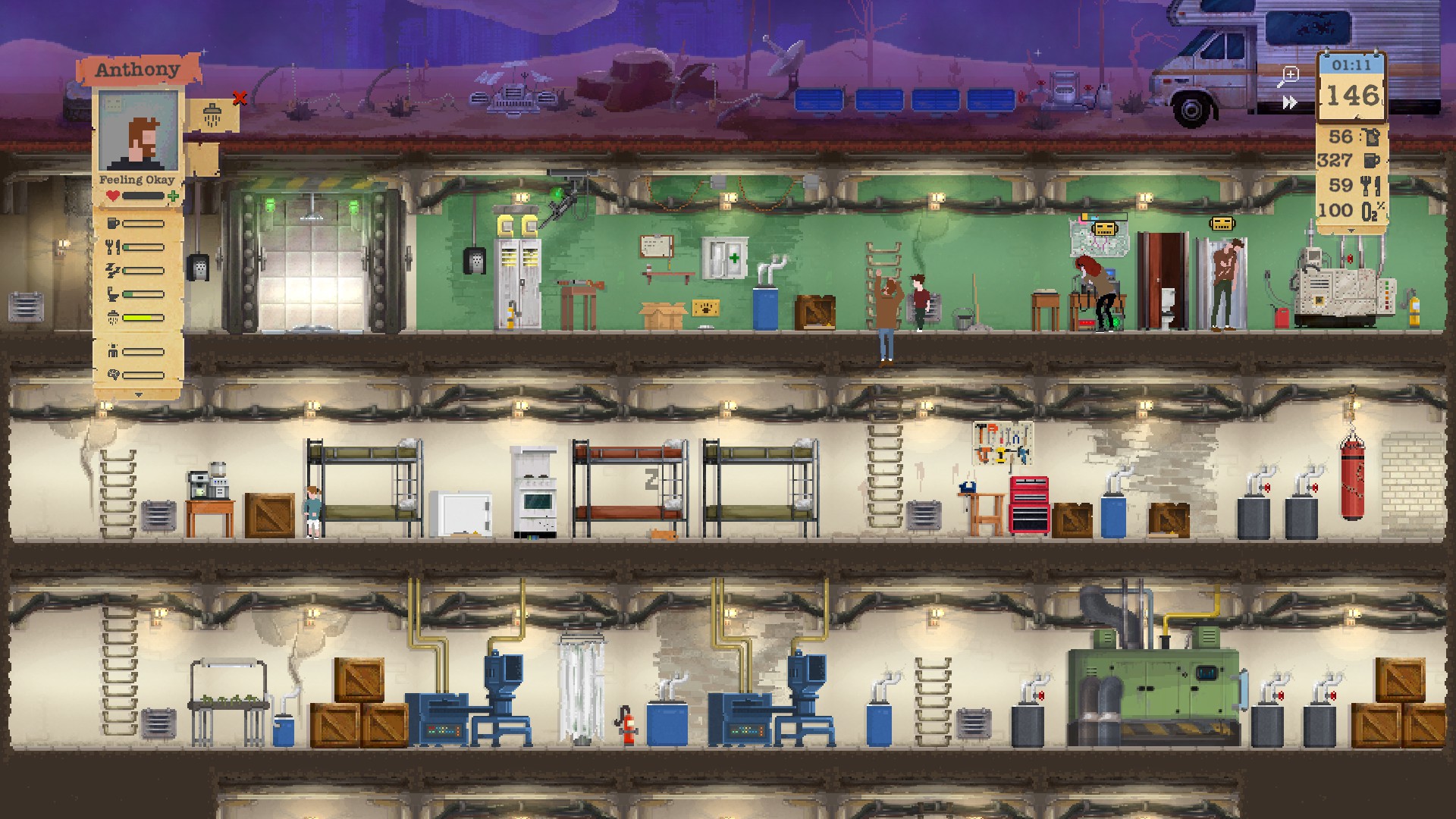The width and height of the screenshot is (1456, 819).
Task: Click the toilet need icon on Anthony's panel
Action: pyautogui.click(x=113, y=294)
